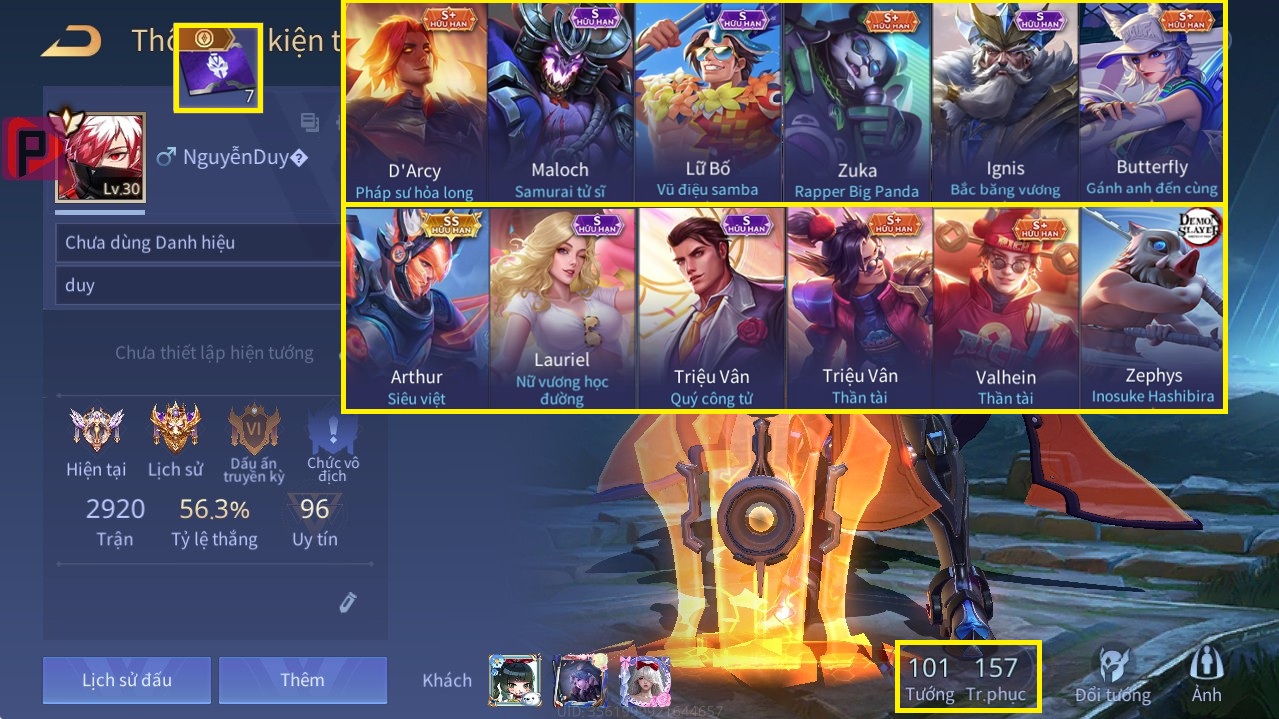1279x719 pixels.
Task: Select Lauriel Nữ vương học đường skin
Action: [x=562, y=308]
